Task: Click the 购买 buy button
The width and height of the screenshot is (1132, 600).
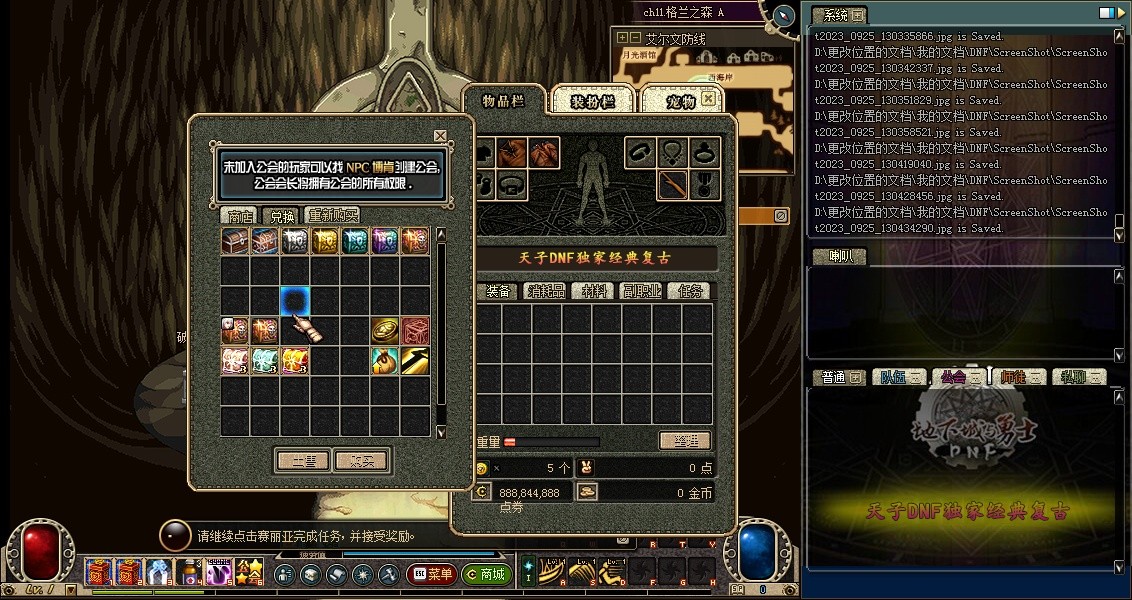Action: click(361, 461)
